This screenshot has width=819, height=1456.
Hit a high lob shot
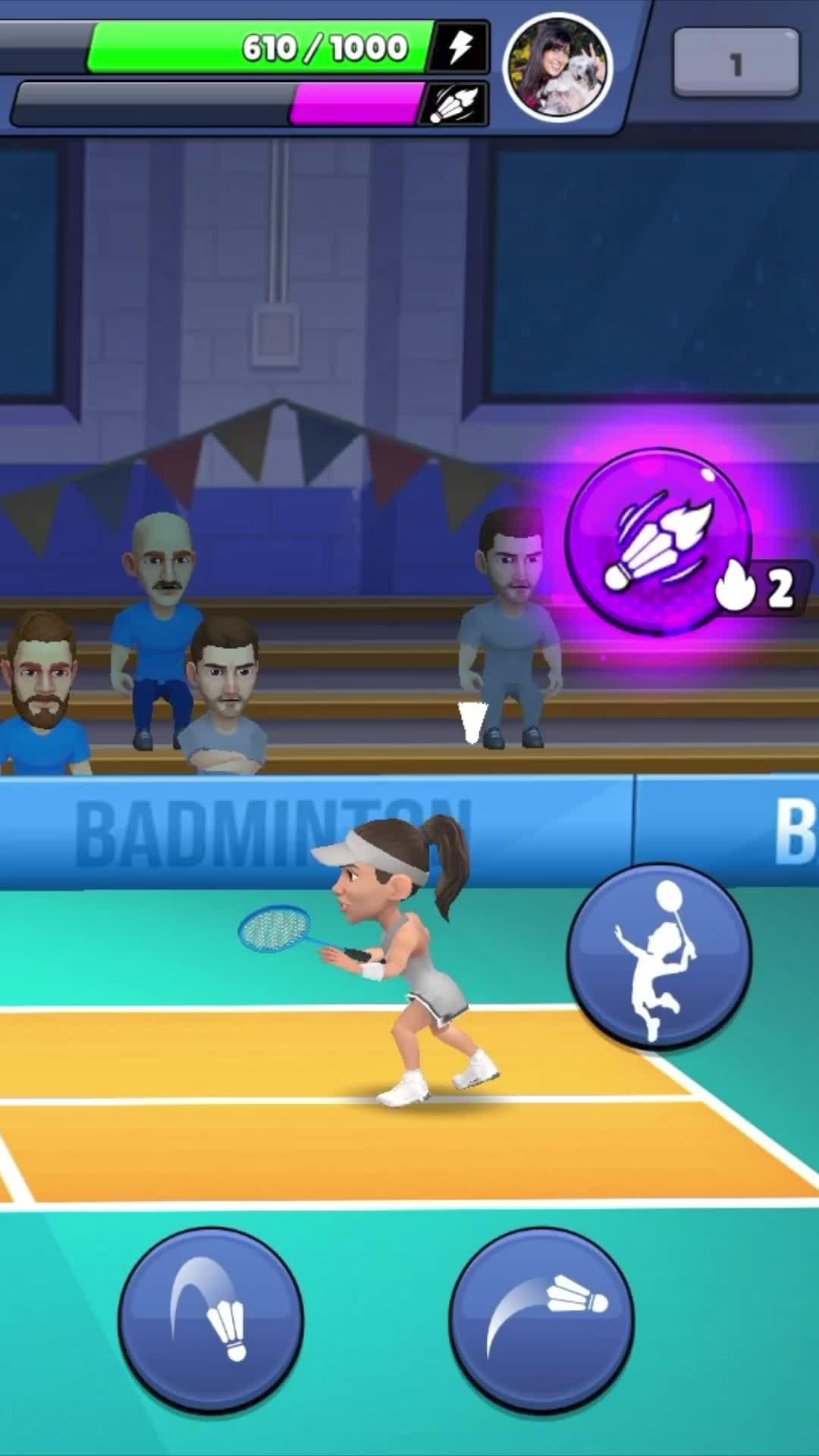pyautogui.click(x=211, y=1320)
